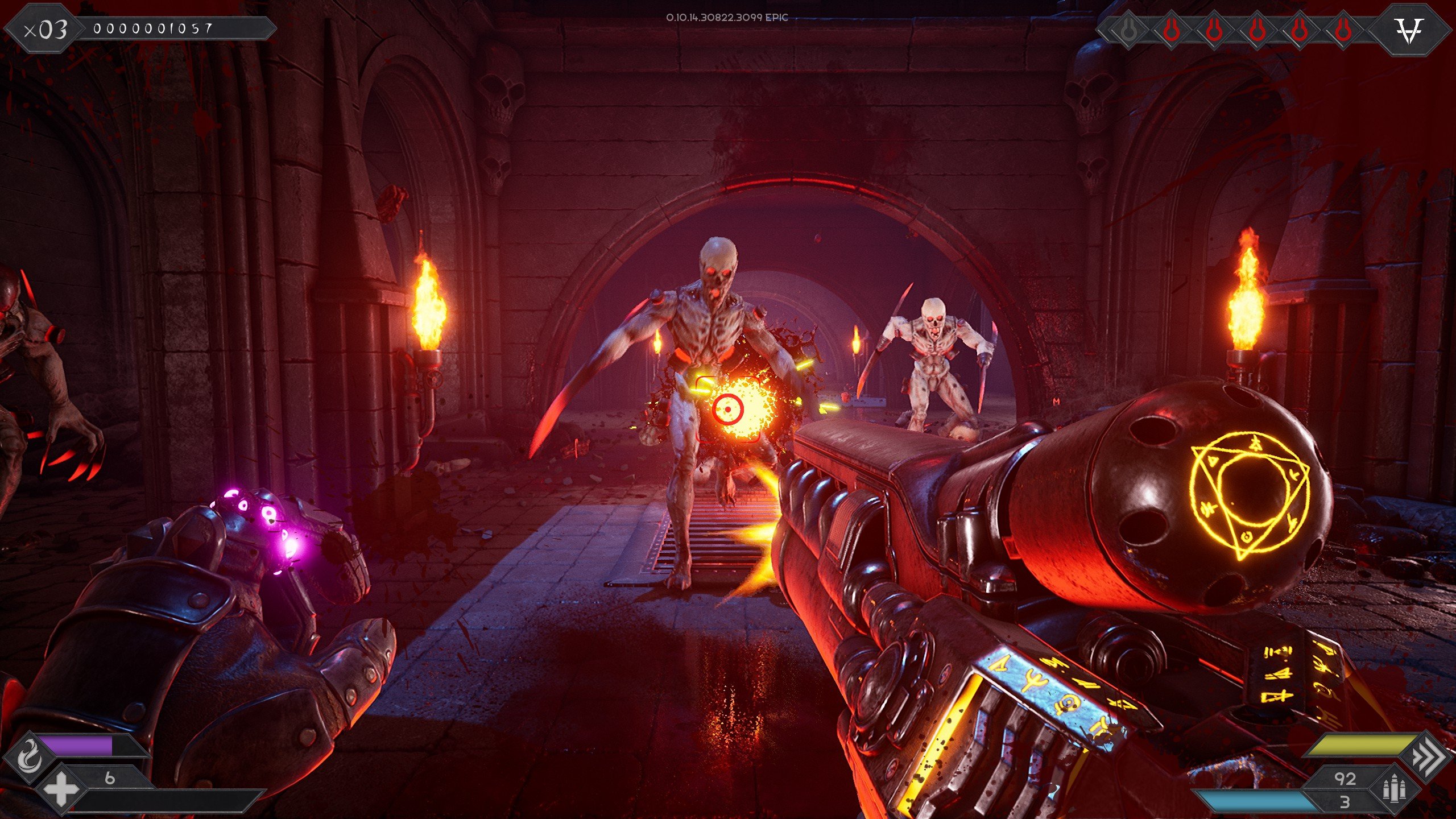The height and width of the screenshot is (819, 1456).
Task: Activate the double-chevron dash icon
Action: point(1428,756)
